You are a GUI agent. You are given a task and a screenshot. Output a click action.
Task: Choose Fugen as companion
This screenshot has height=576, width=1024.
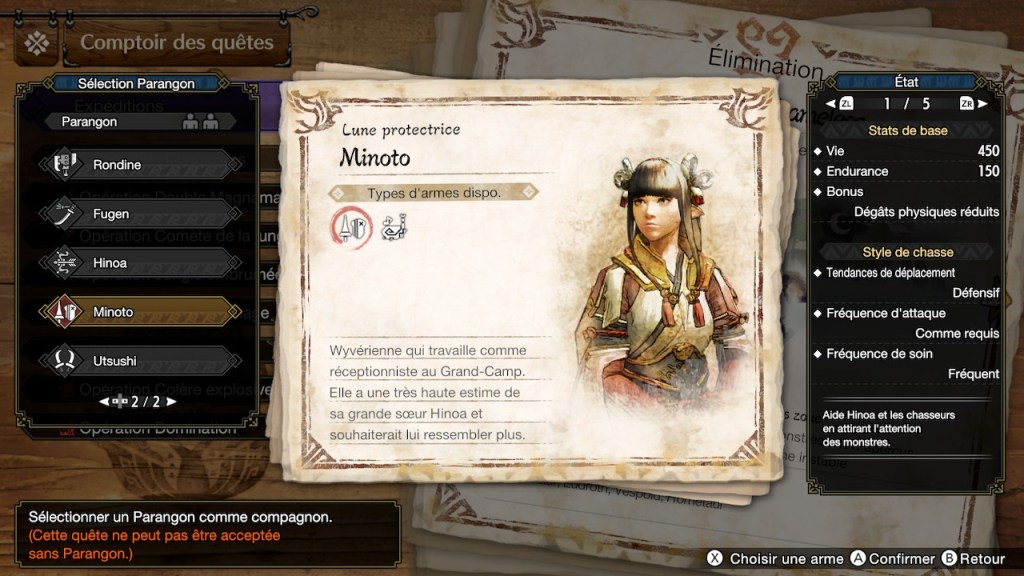[x=140, y=214]
